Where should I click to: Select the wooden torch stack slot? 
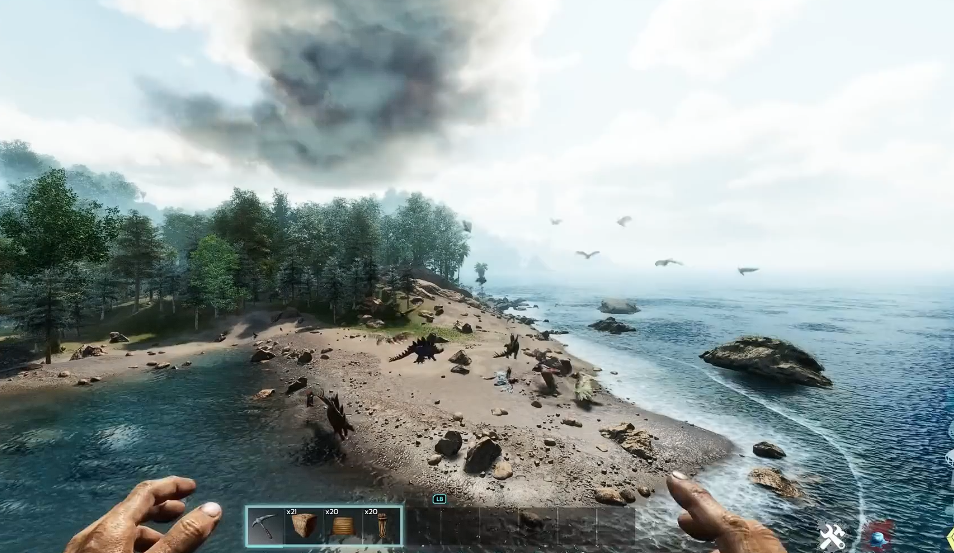coord(382,526)
